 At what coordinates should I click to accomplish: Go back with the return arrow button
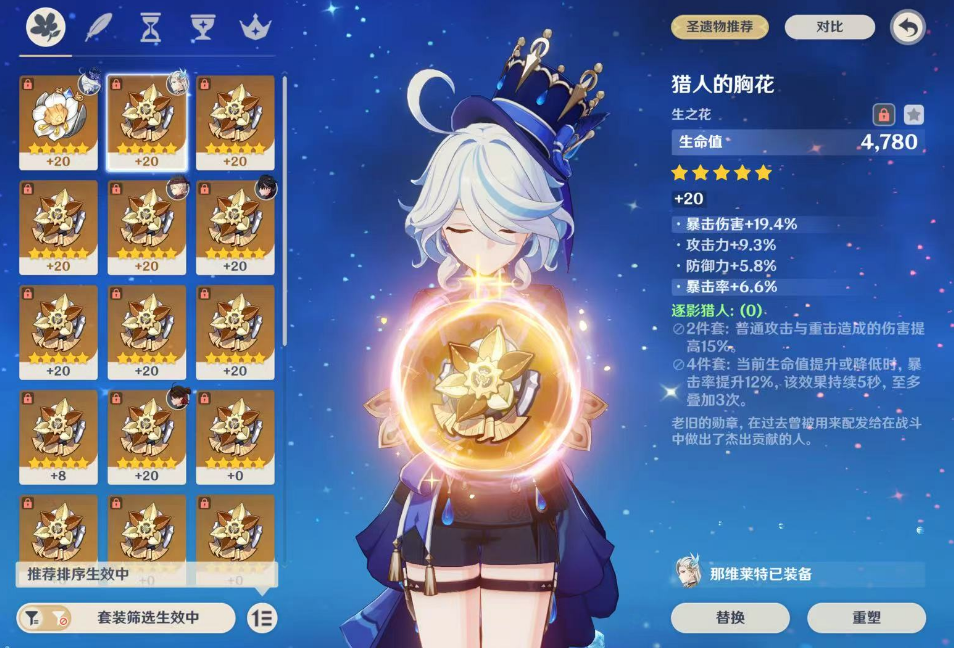(908, 27)
